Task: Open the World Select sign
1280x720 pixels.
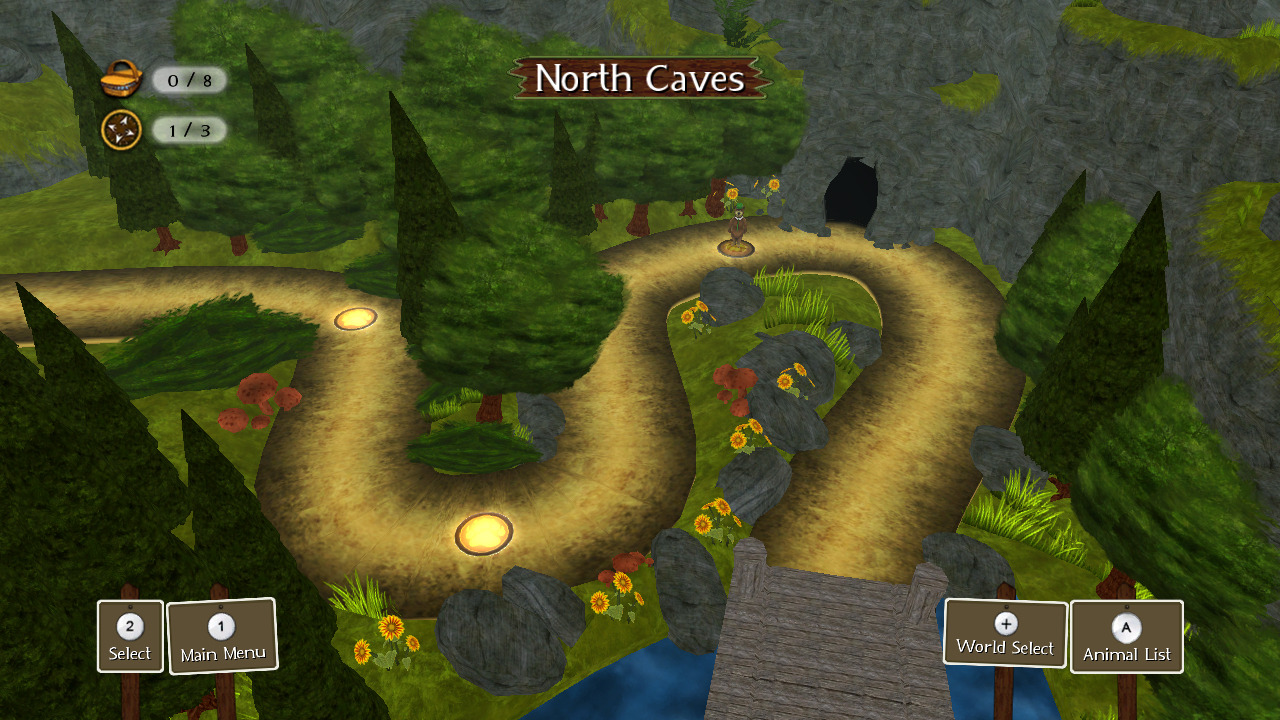Action: point(1005,633)
